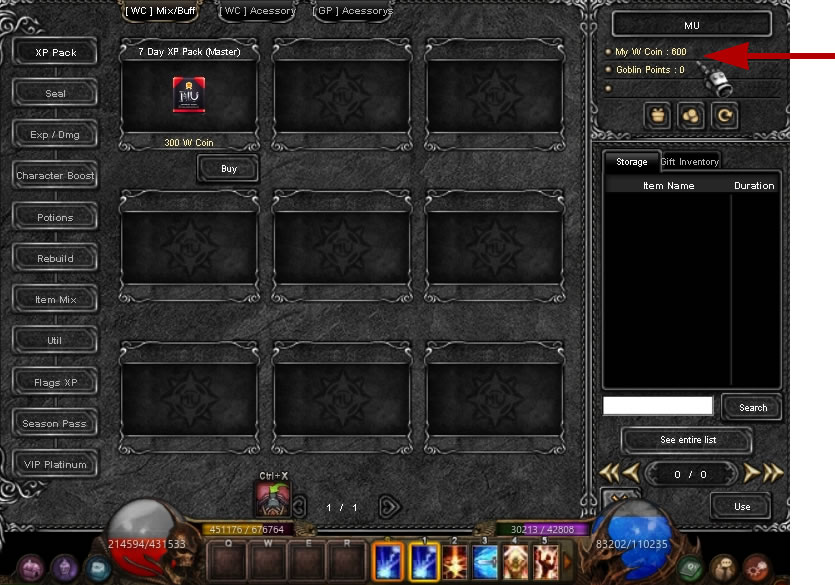Select the VIP Platinum category
The height and width of the screenshot is (585, 835).
point(55,464)
